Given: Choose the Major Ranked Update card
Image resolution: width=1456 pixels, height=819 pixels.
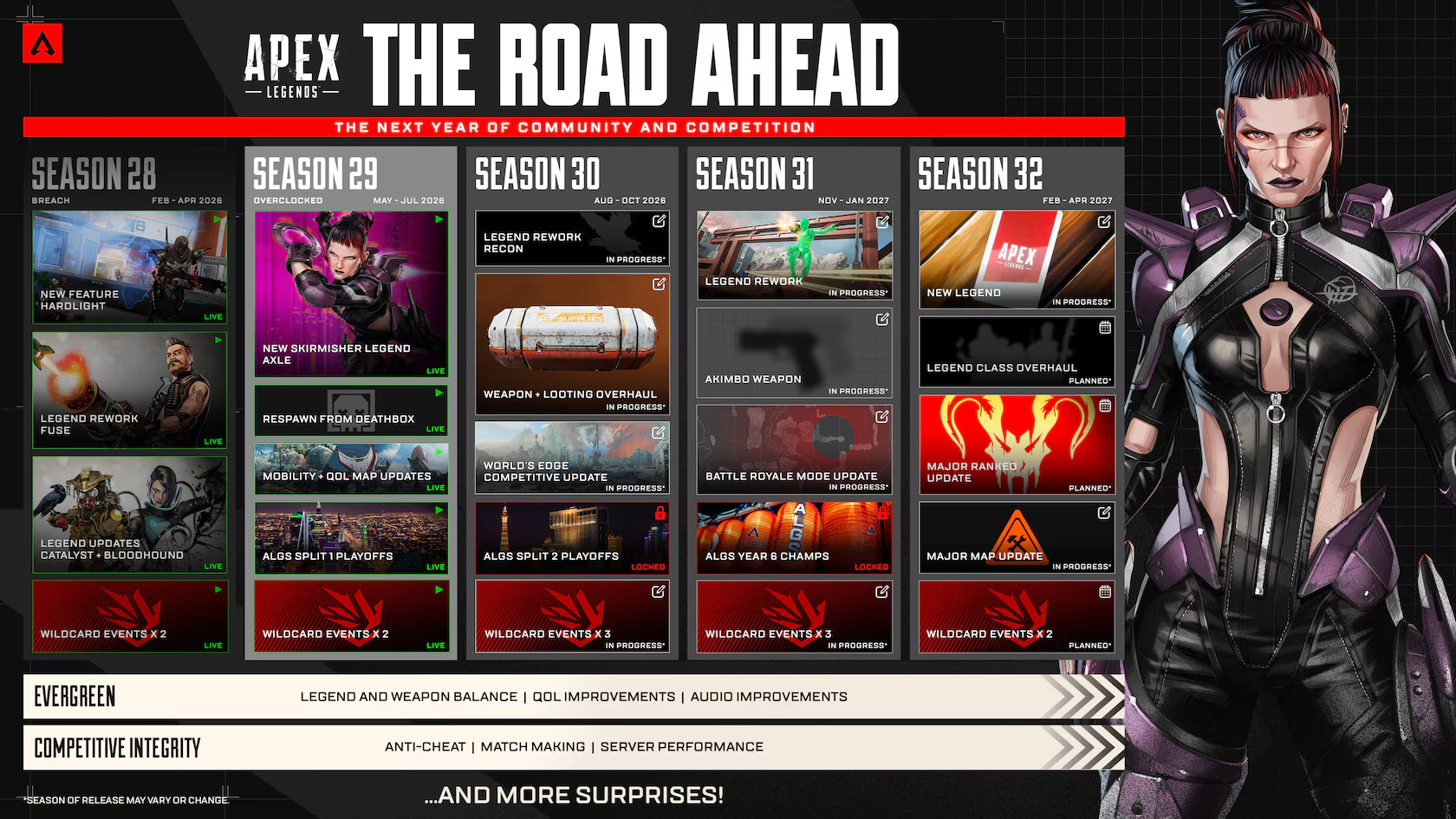Looking at the screenshot, I should [1016, 445].
